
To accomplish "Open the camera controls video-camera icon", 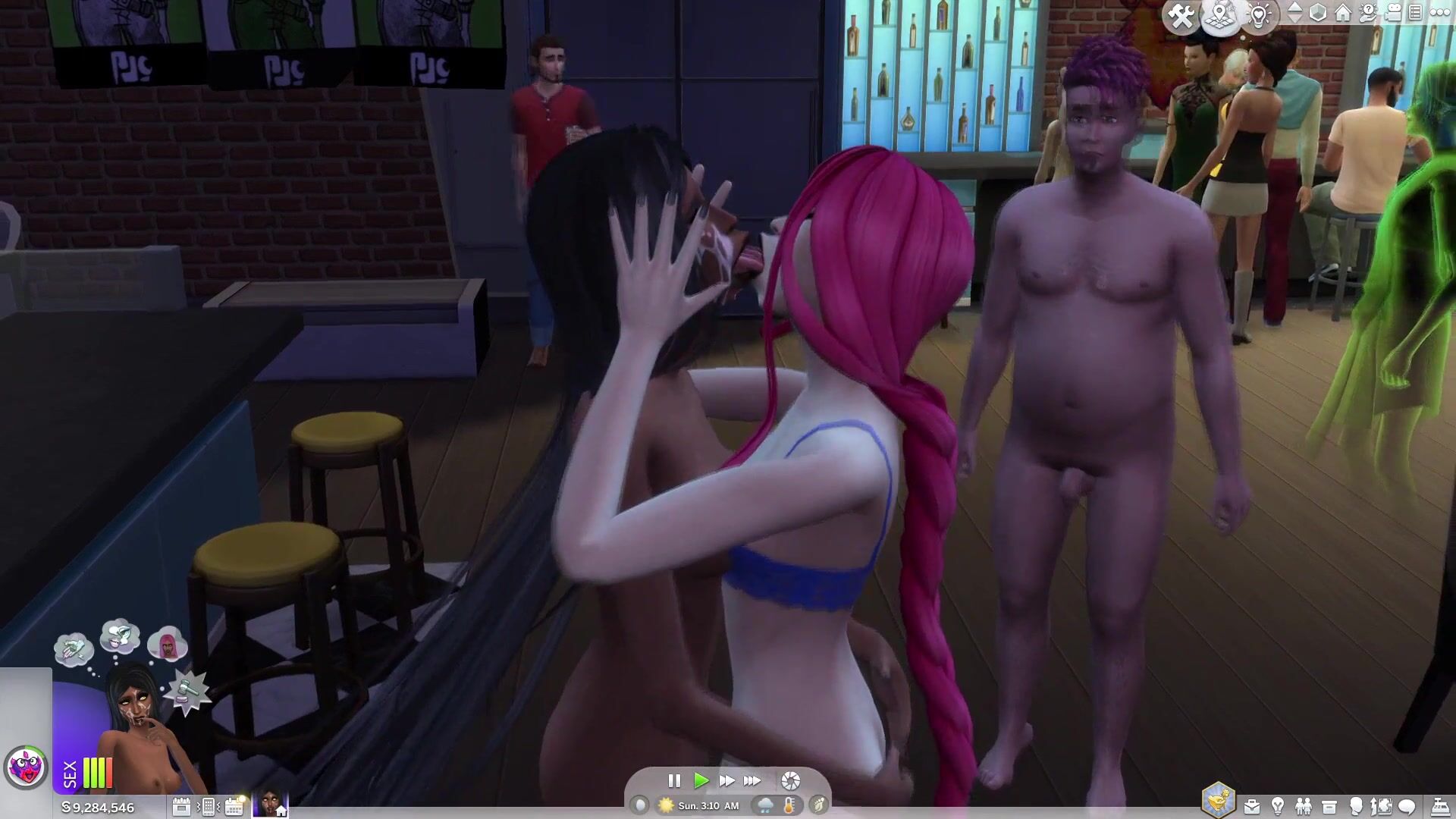I will pyautogui.click(x=1393, y=13).
